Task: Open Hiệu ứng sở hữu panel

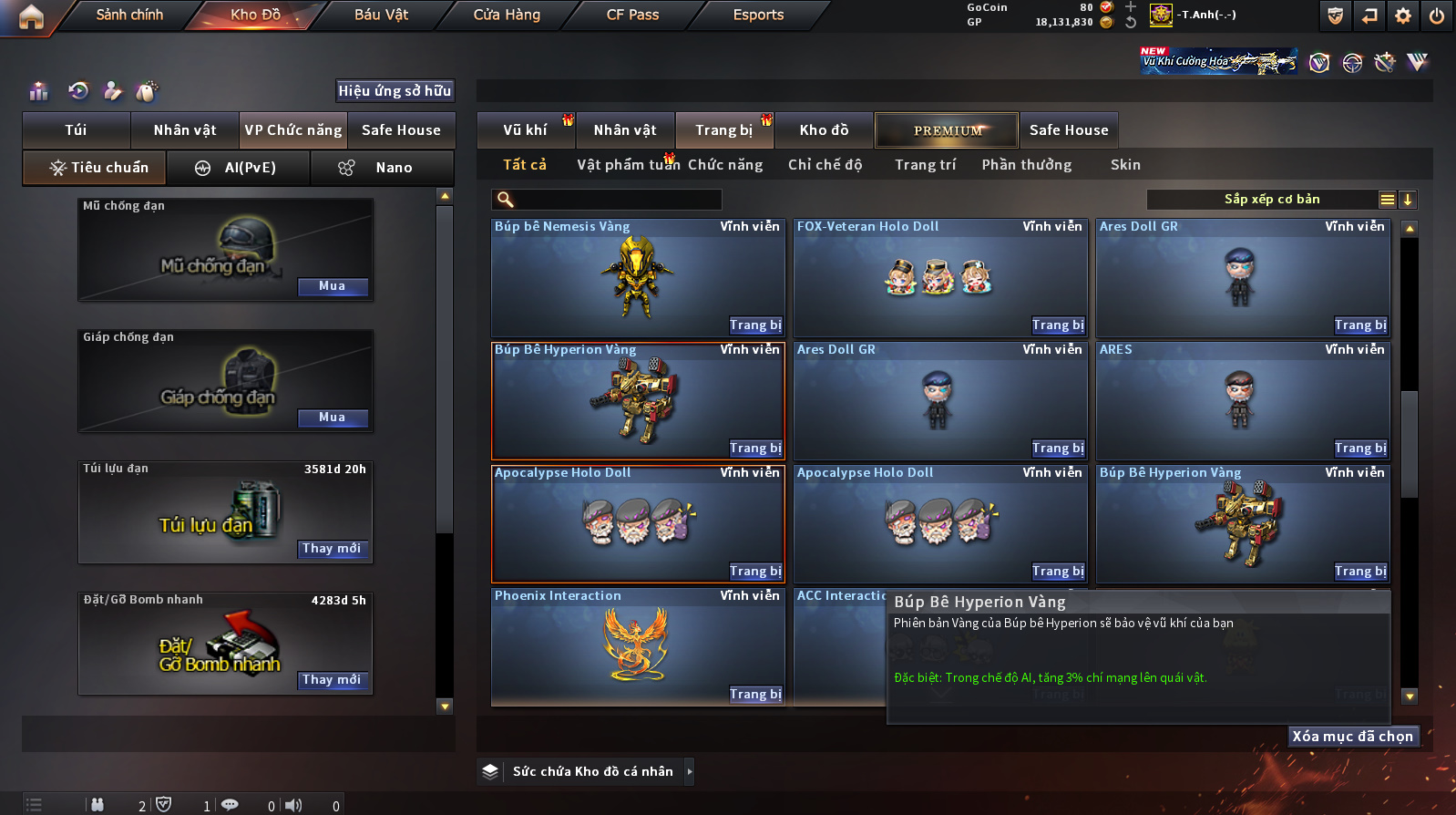Action: point(395,91)
